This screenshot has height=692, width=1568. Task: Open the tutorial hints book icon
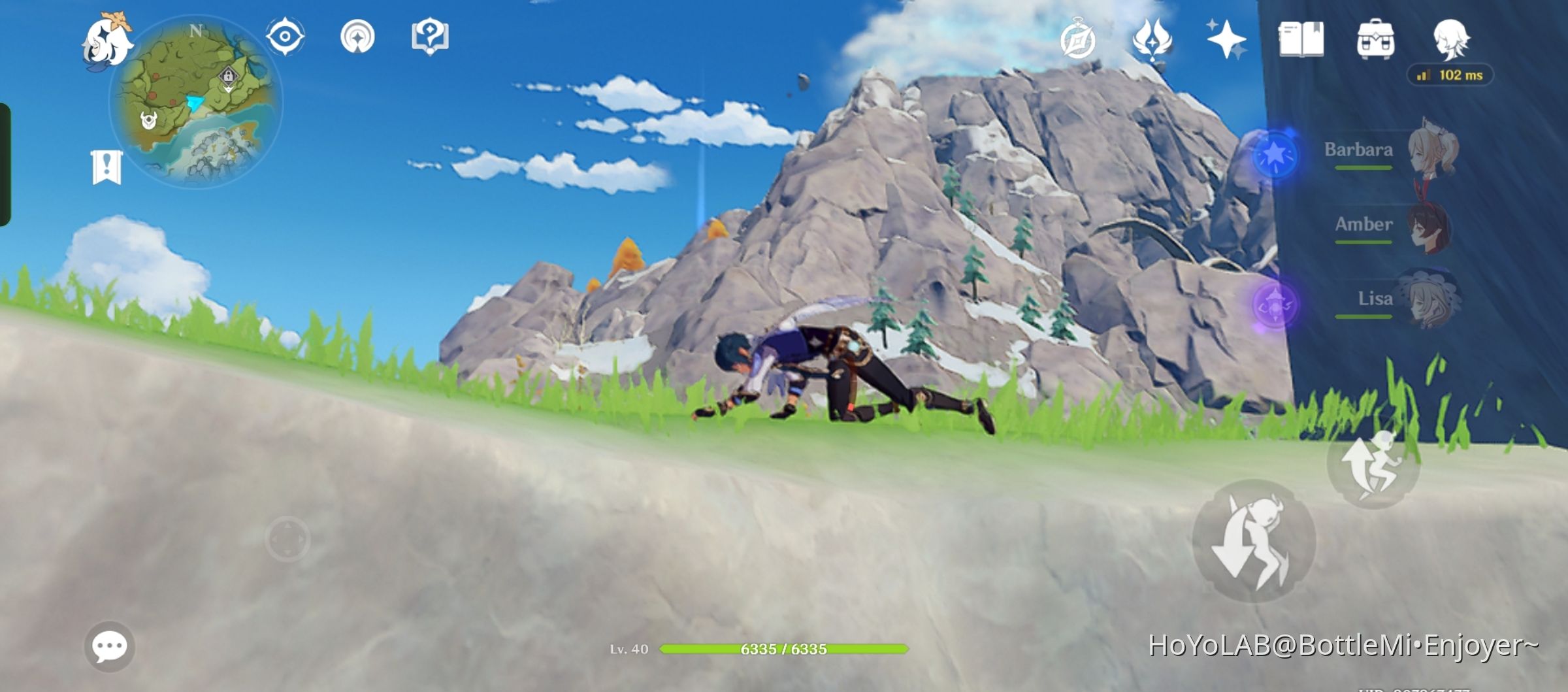(429, 37)
